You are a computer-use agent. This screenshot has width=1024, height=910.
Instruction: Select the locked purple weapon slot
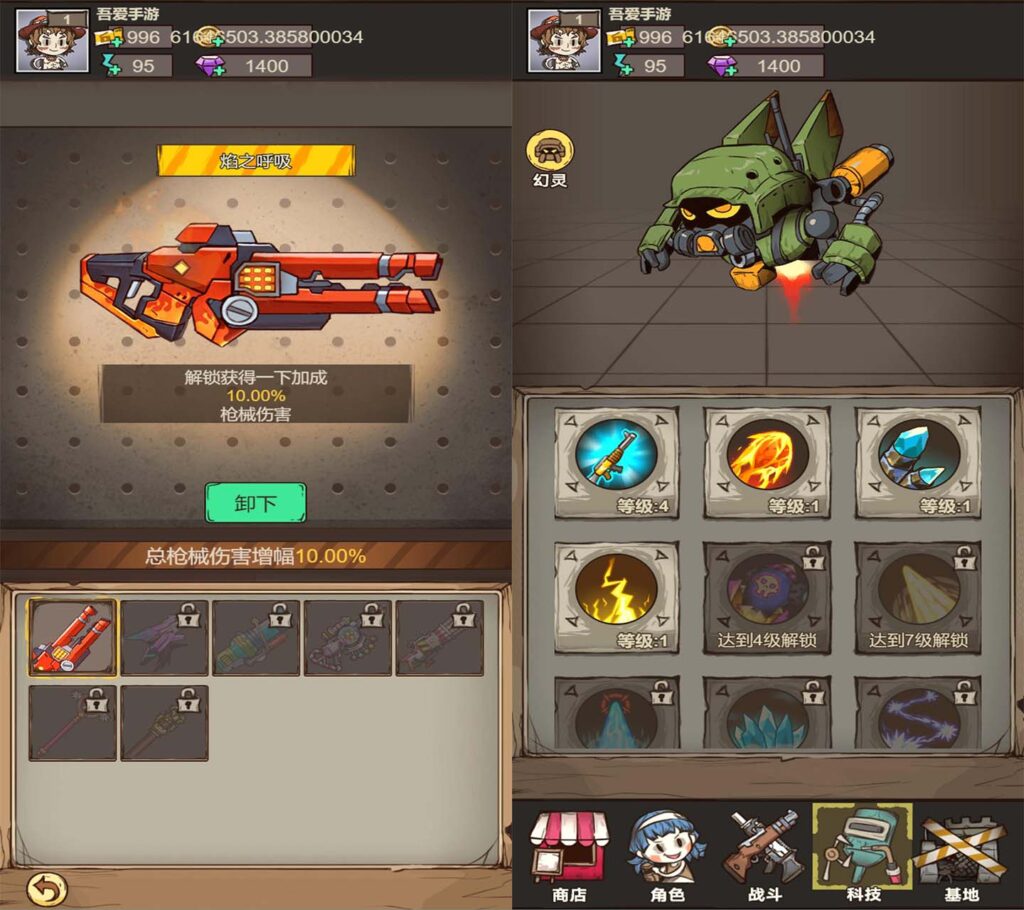(164, 637)
